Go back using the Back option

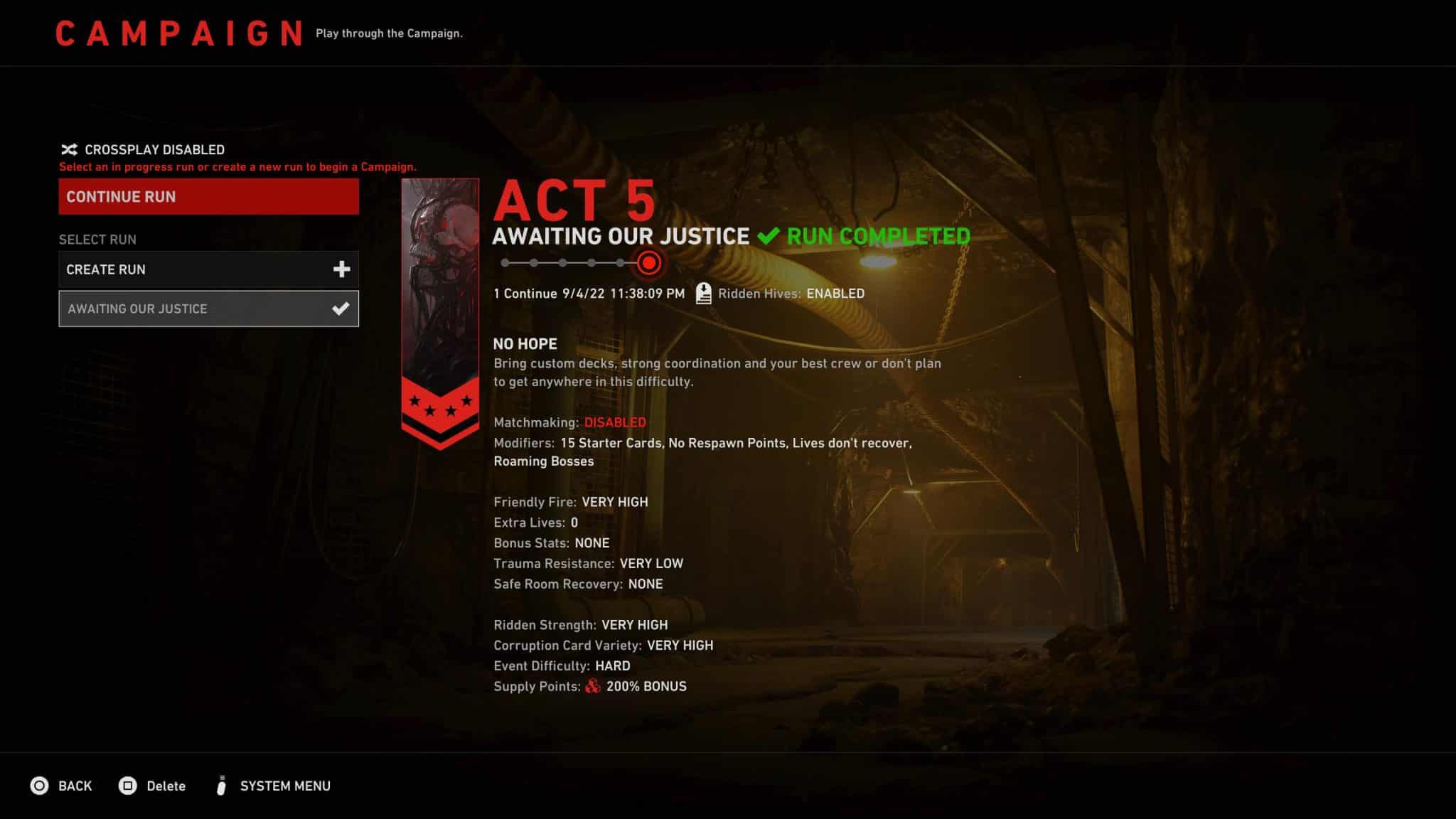click(x=62, y=786)
